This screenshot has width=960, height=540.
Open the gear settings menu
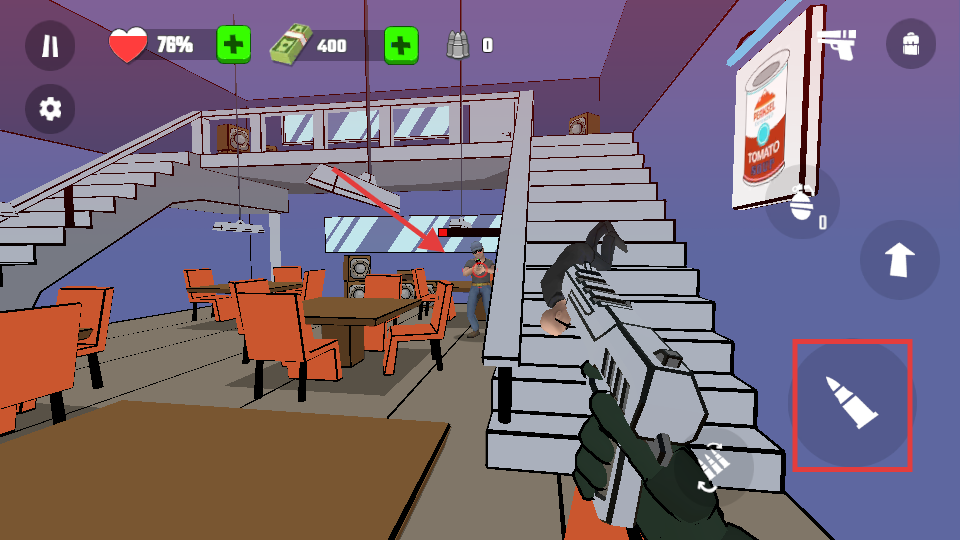pyautogui.click(x=50, y=109)
